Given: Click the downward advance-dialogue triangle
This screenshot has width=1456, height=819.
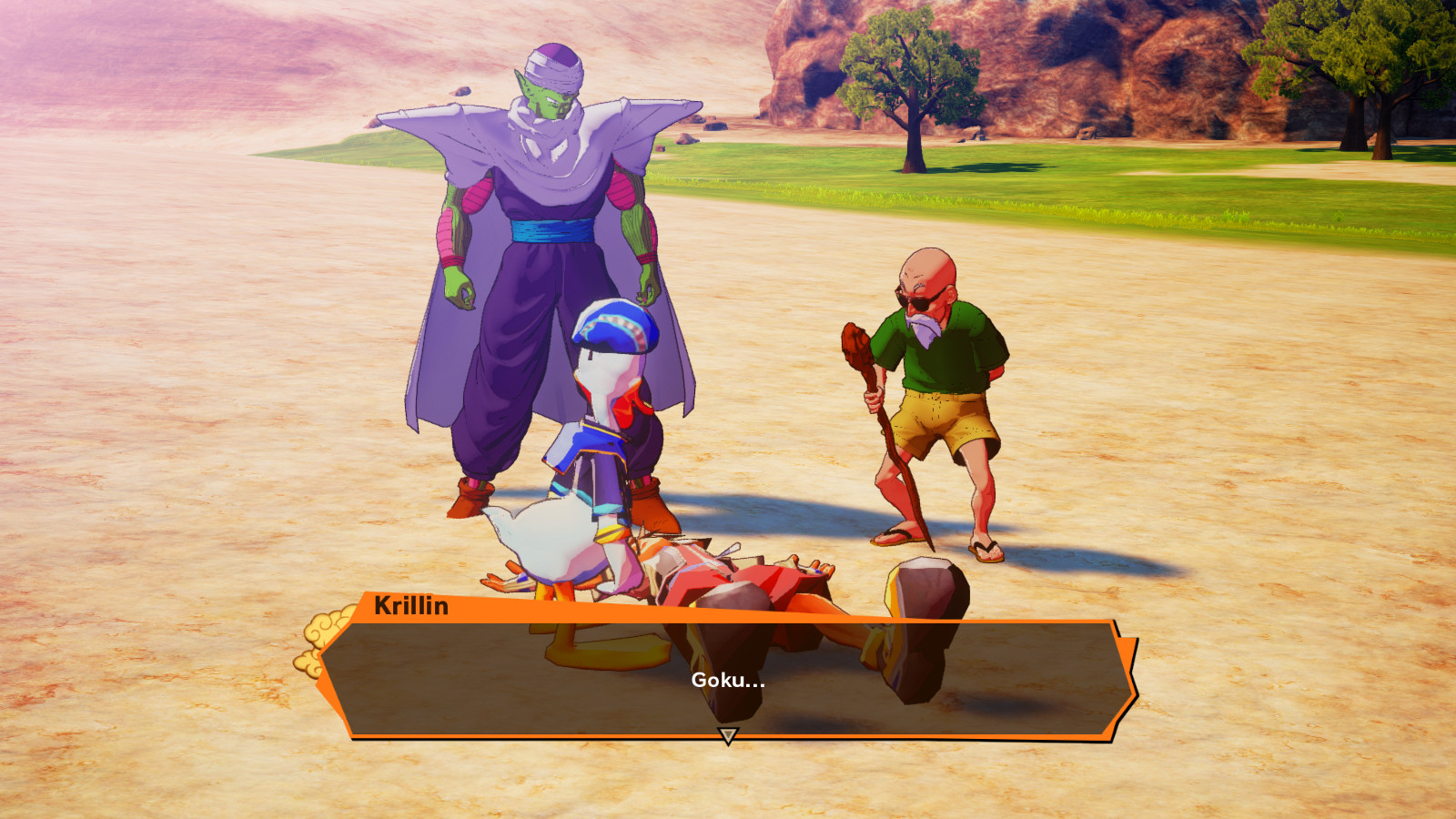Looking at the screenshot, I should [x=728, y=735].
